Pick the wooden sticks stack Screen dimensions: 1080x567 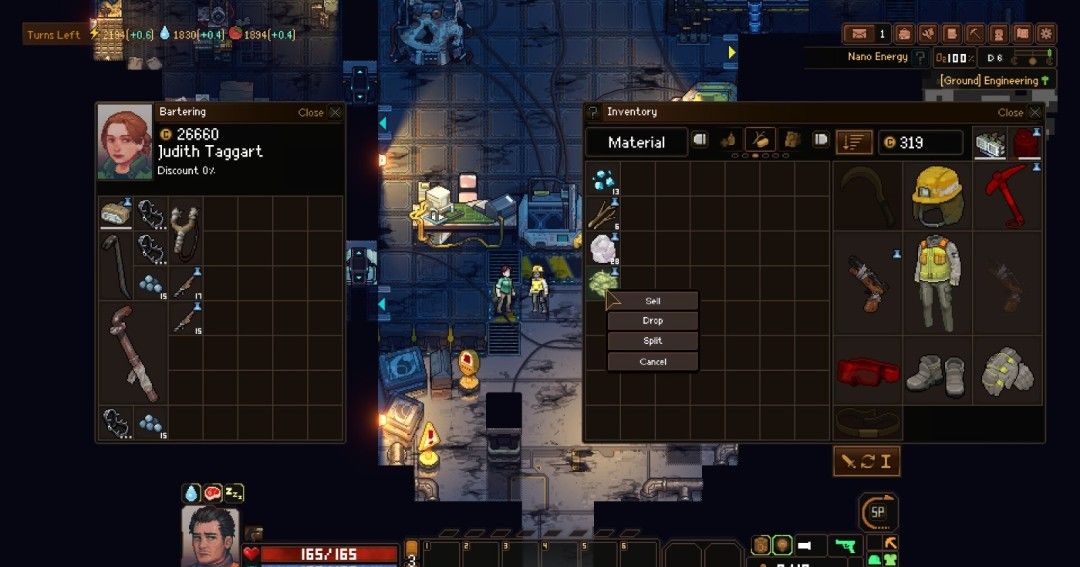pos(602,214)
